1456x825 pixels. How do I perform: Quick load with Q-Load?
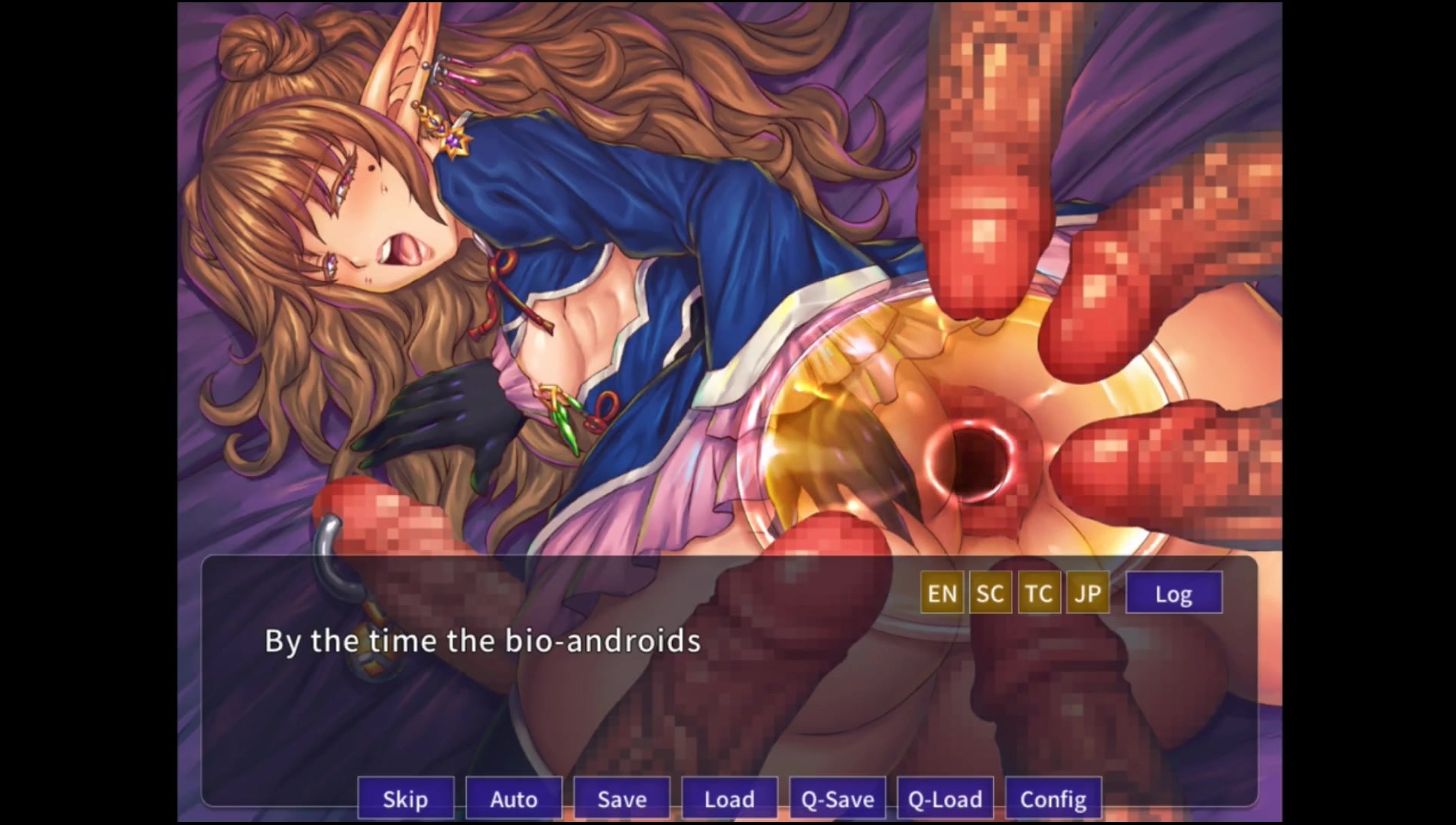pyautogui.click(x=945, y=799)
